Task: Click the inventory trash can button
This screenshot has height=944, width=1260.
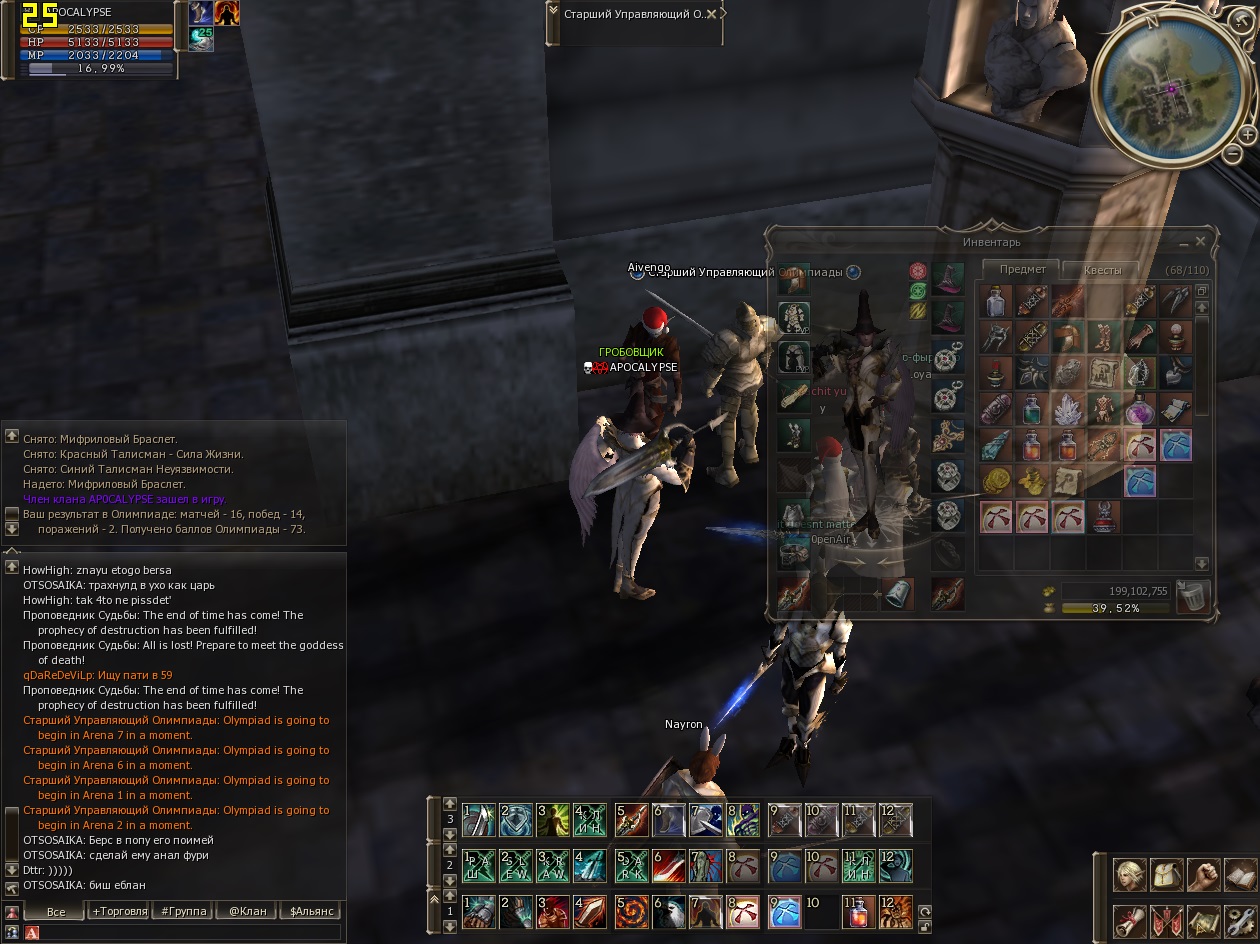Action: pos(1193,596)
